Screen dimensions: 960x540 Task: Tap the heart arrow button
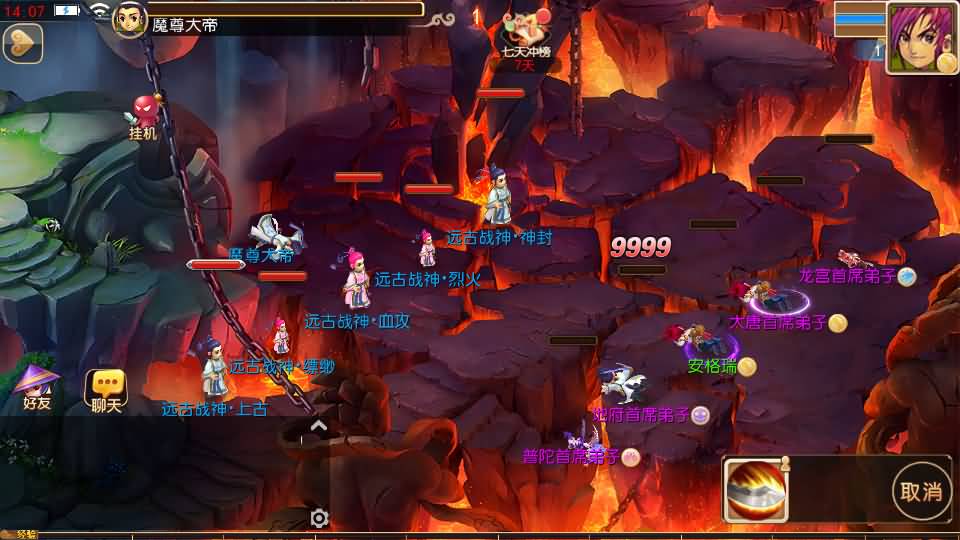pyautogui.click(x=21, y=43)
